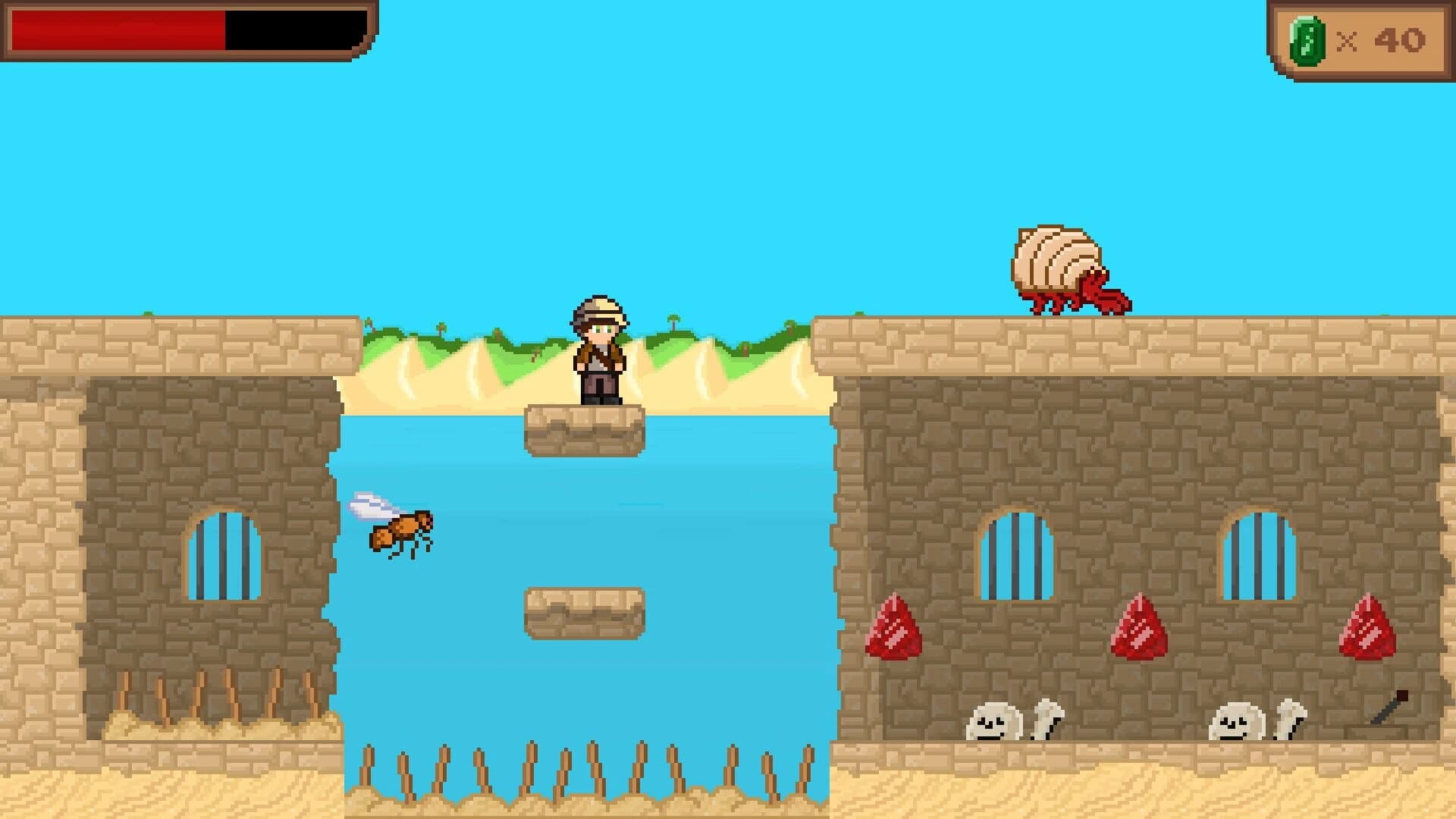Image resolution: width=1456 pixels, height=819 pixels.
Task: Click the red gem near the left window
Action: pyautogui.click(x=893, y=629)
